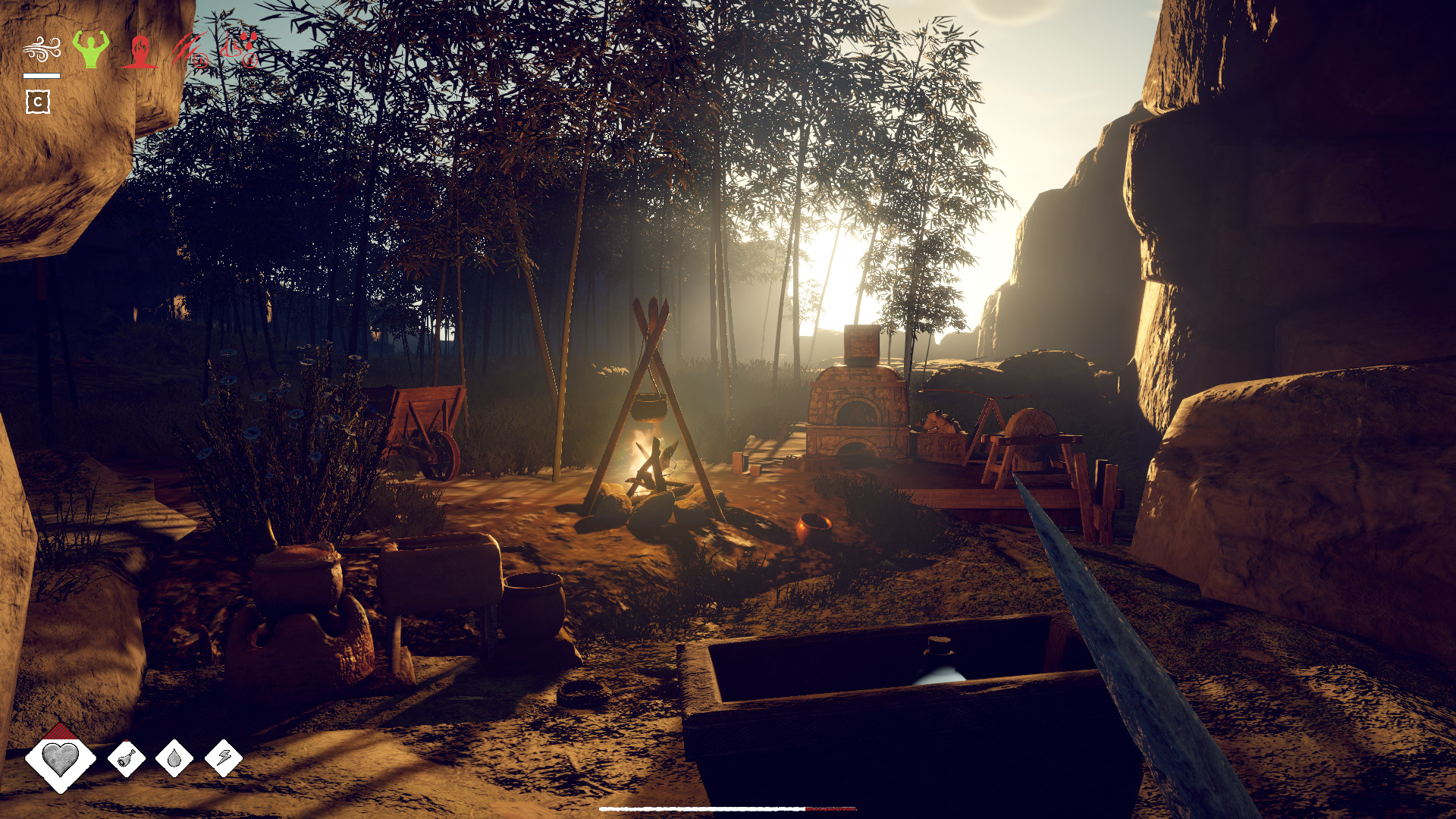The image size is (1456, 819).
Task: Inspect the red fever head status icon
Action: [140, 52]
